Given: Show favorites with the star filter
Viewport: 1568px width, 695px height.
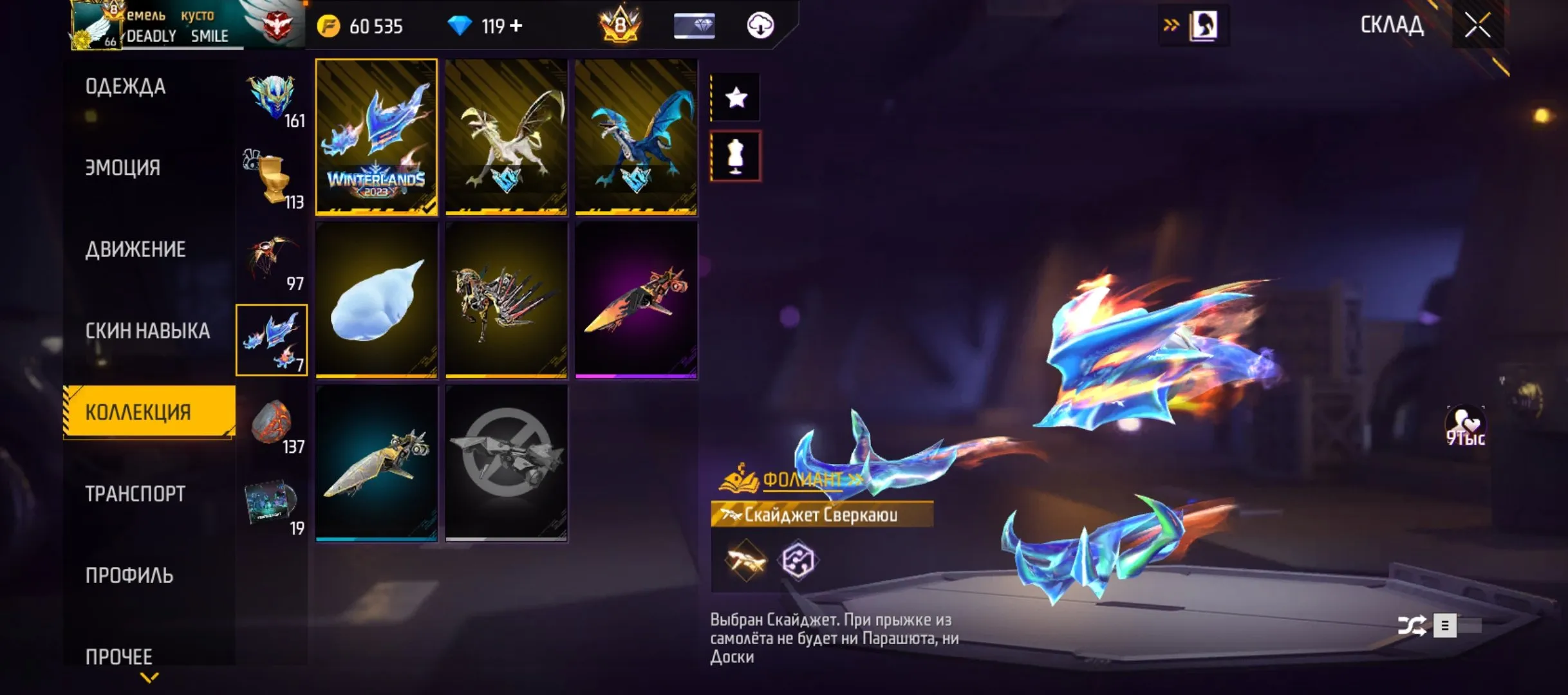Looking at the screenshot, I should (x=736, y=98).
